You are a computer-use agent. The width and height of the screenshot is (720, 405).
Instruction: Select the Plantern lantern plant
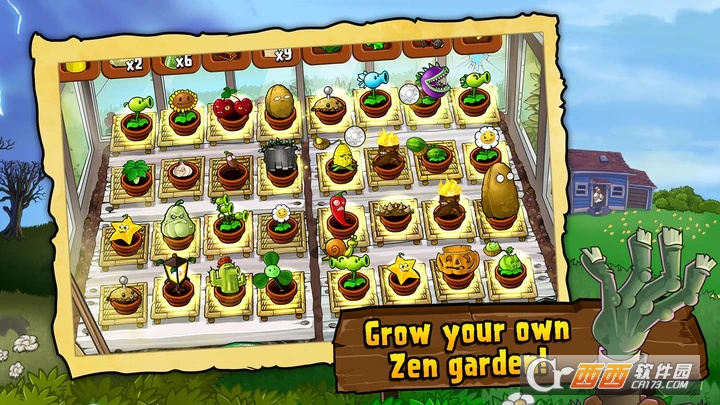tap(176, 280)
